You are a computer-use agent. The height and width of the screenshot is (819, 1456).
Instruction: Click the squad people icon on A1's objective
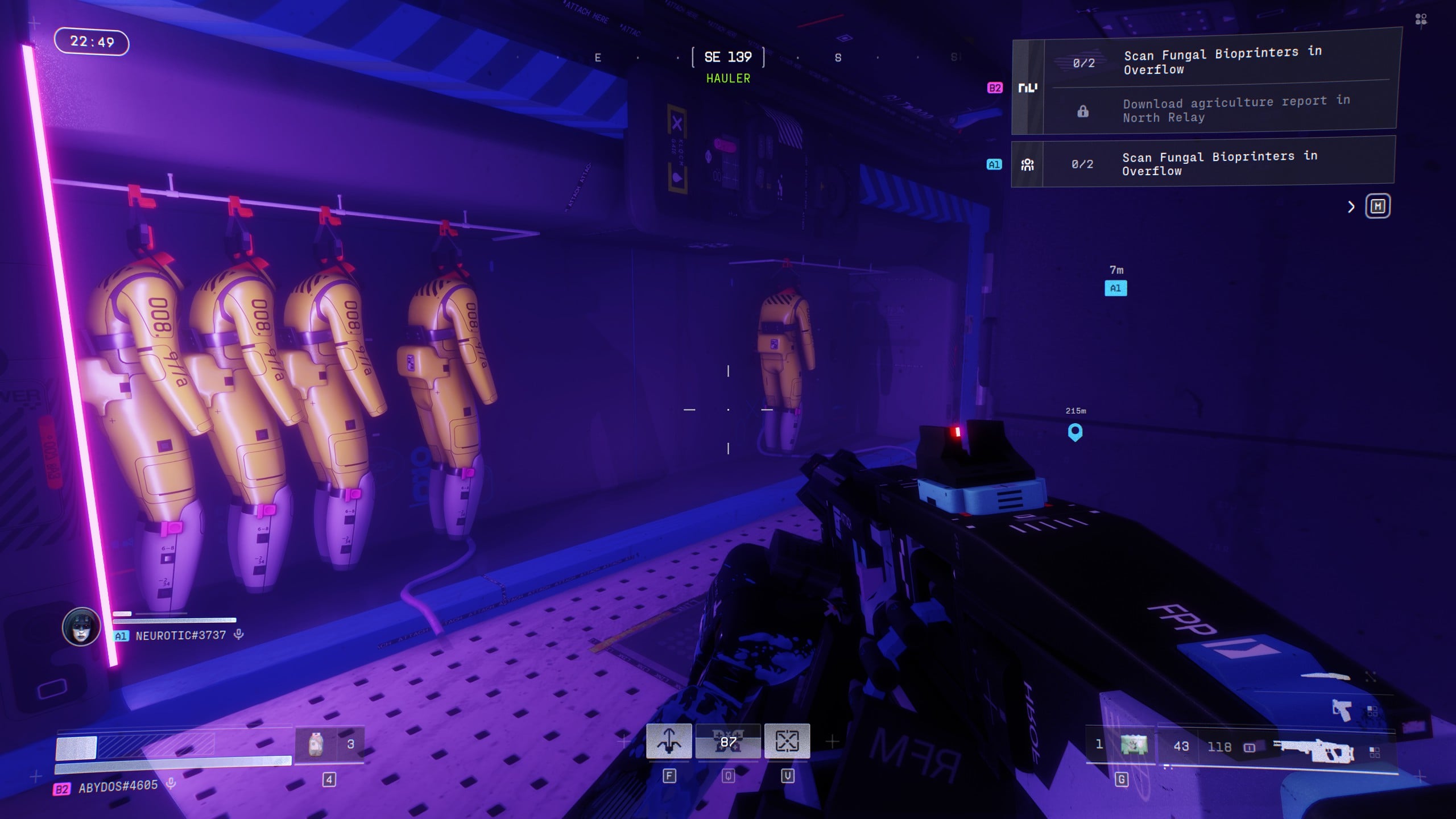tap(1027, 165)
